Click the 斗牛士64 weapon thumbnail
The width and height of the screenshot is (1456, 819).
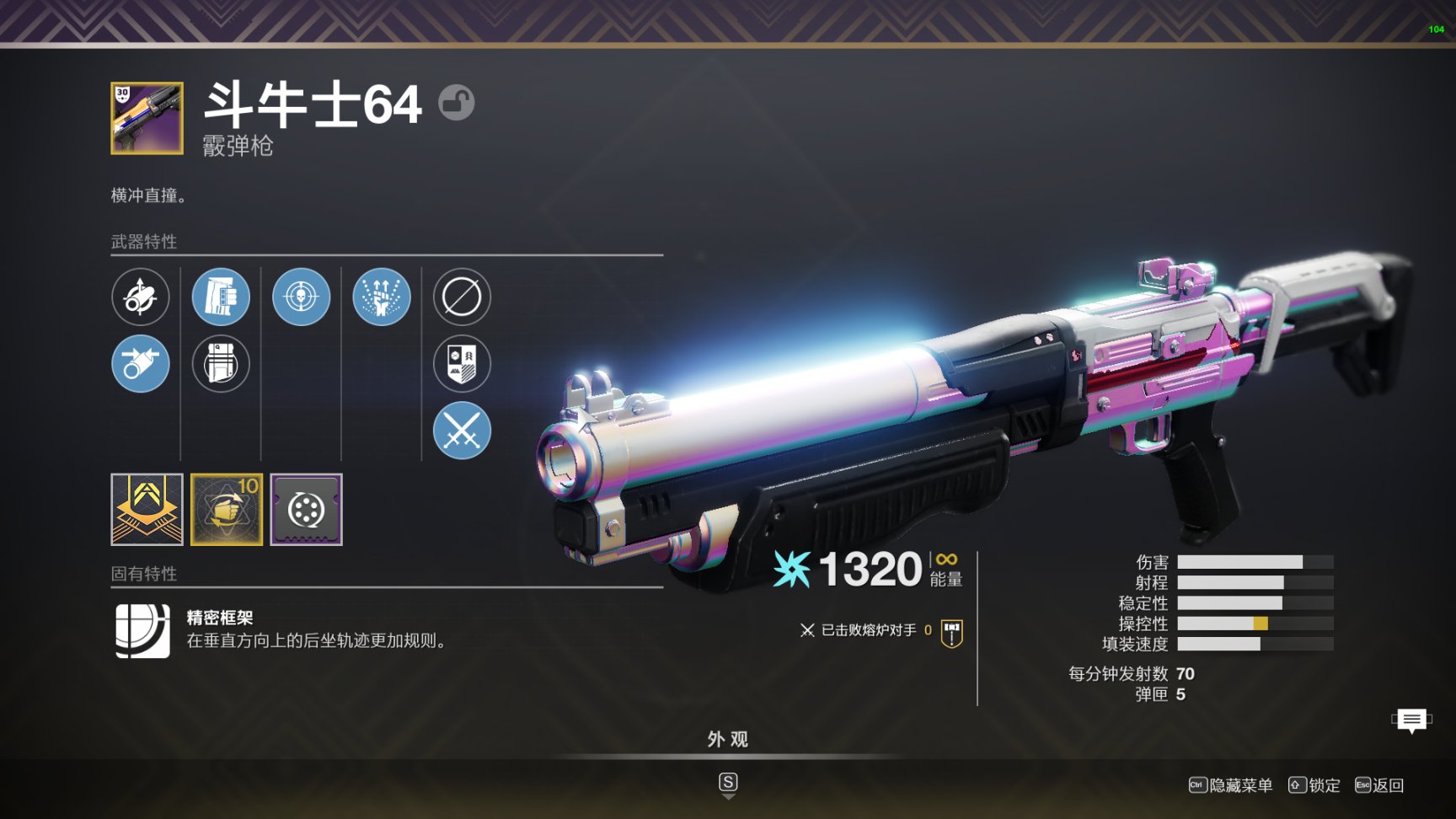point(147,118)
